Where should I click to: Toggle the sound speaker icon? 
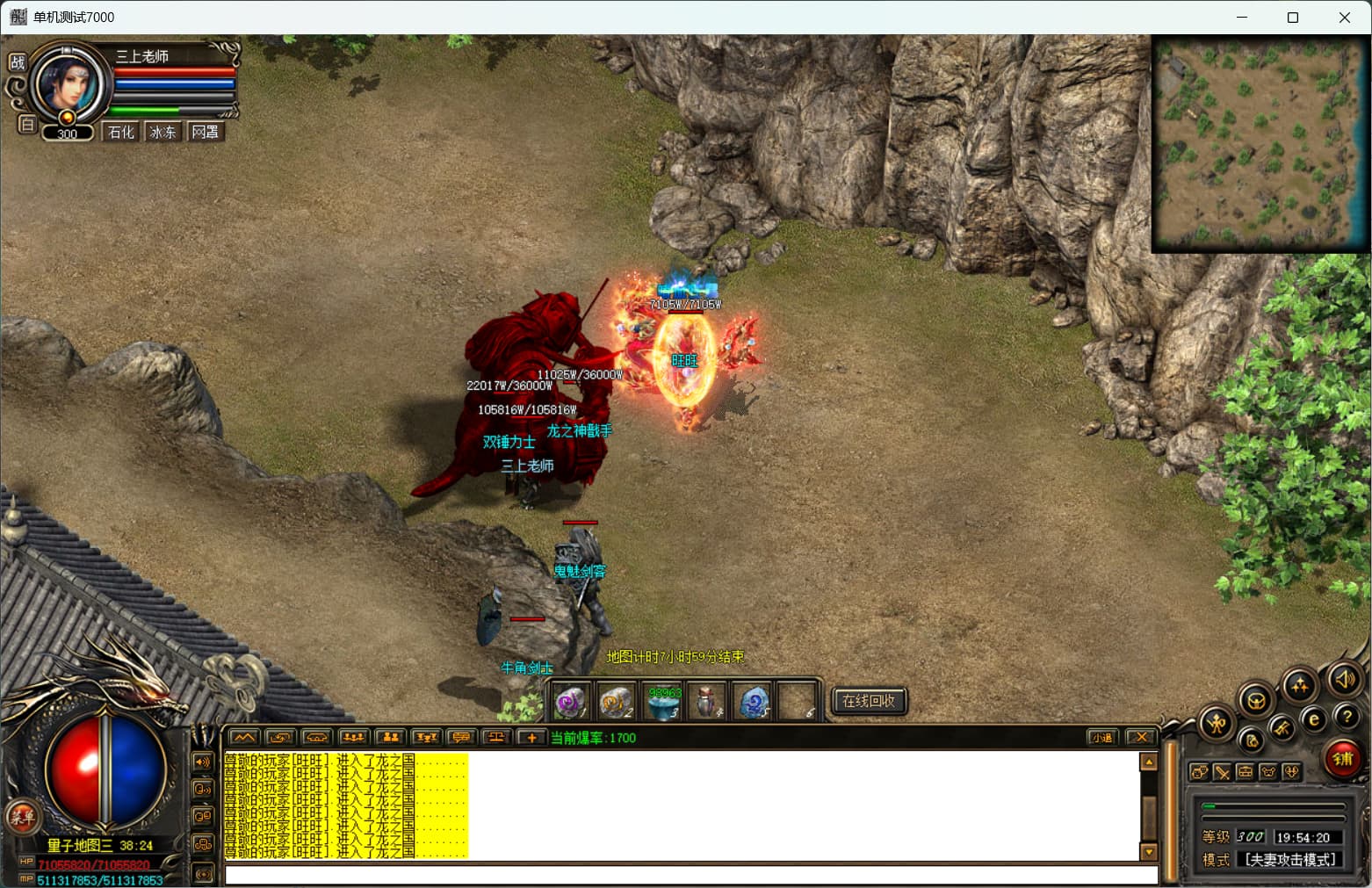click(x=1344, y=679)
